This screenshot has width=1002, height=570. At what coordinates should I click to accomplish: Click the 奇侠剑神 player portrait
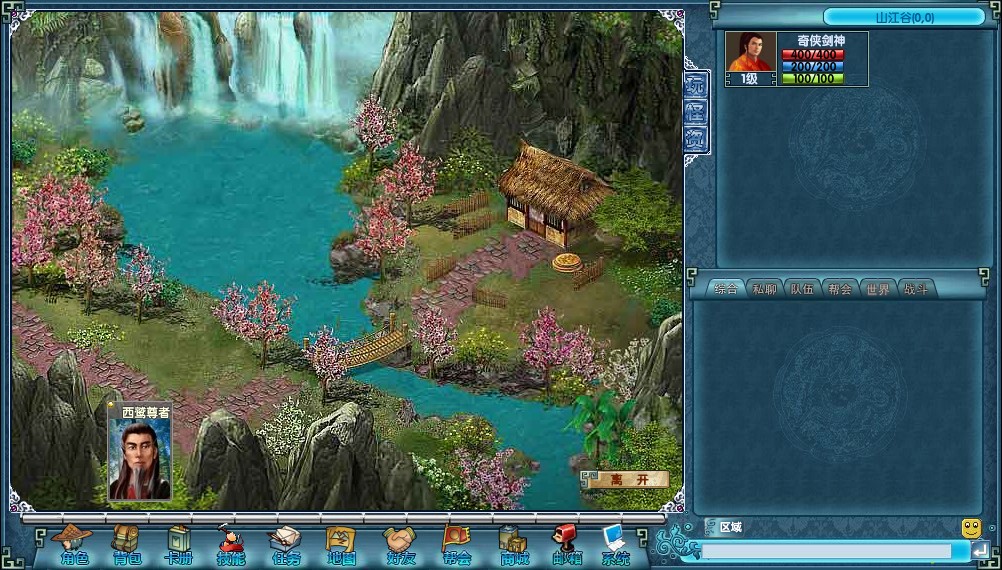[x=750, y=52]
